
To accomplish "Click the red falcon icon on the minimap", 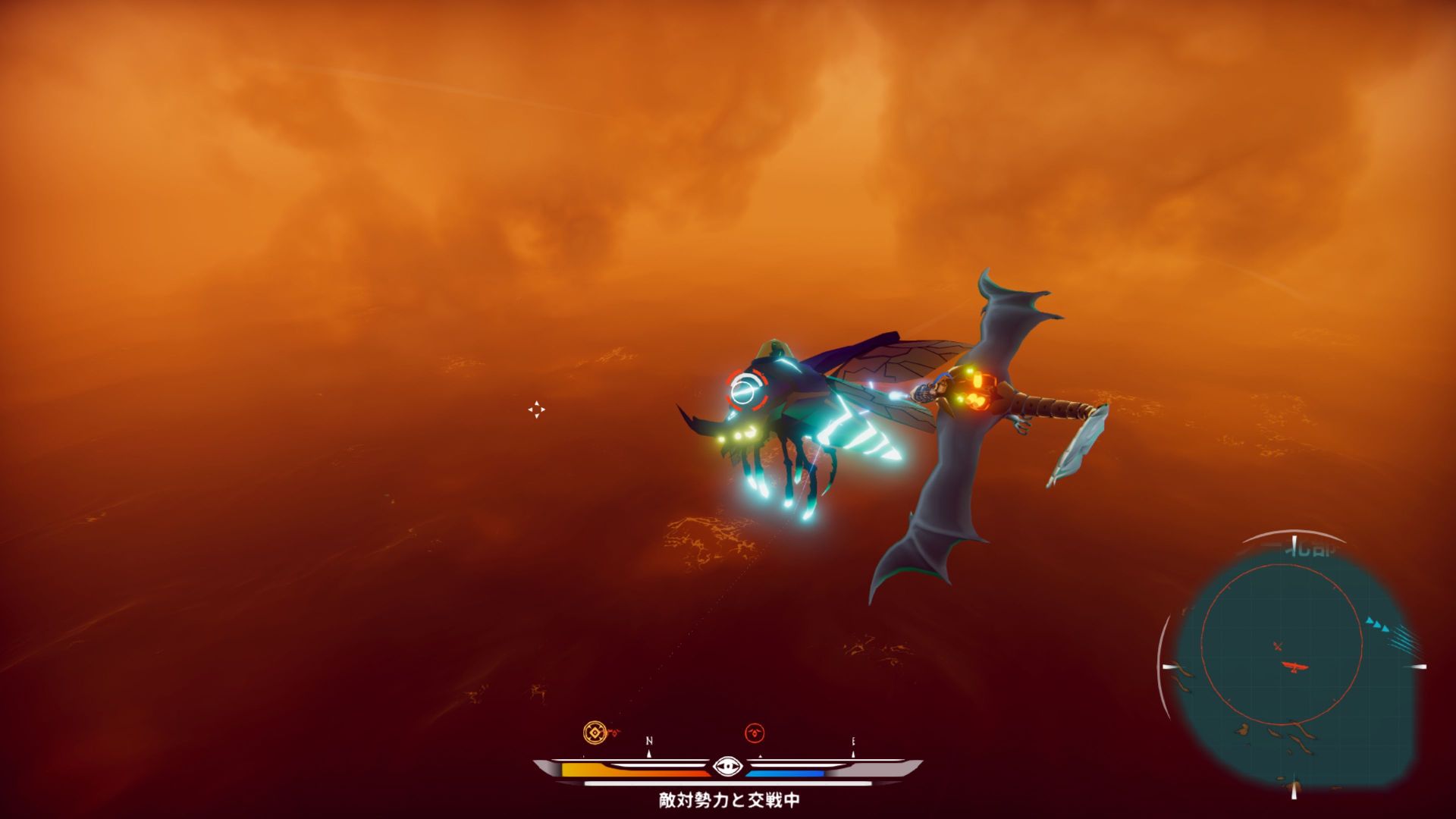I will point(1296,667).
